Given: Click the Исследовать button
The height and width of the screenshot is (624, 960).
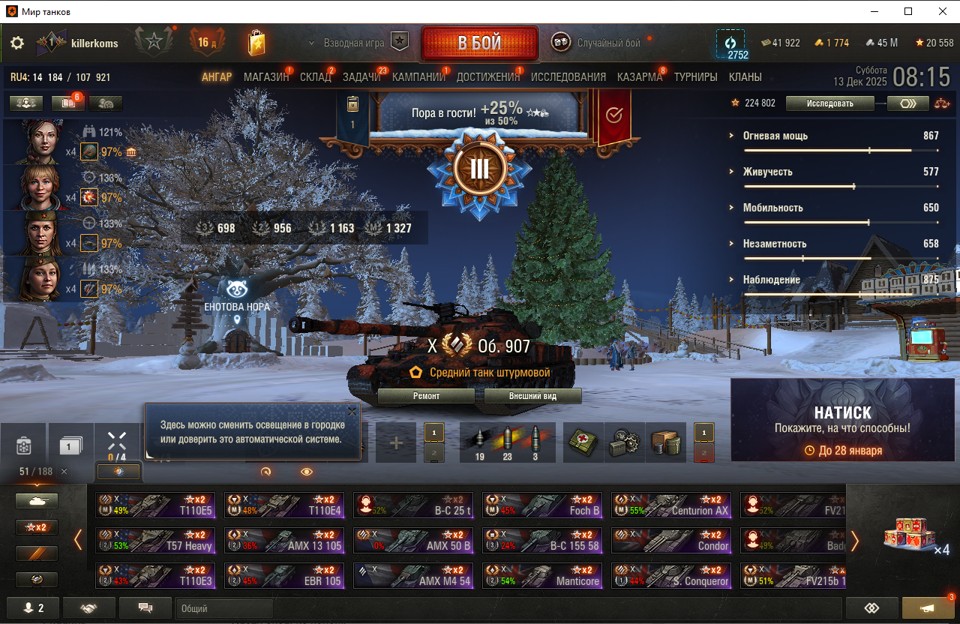Looking at the screenshot, I should tap(831, 103).
